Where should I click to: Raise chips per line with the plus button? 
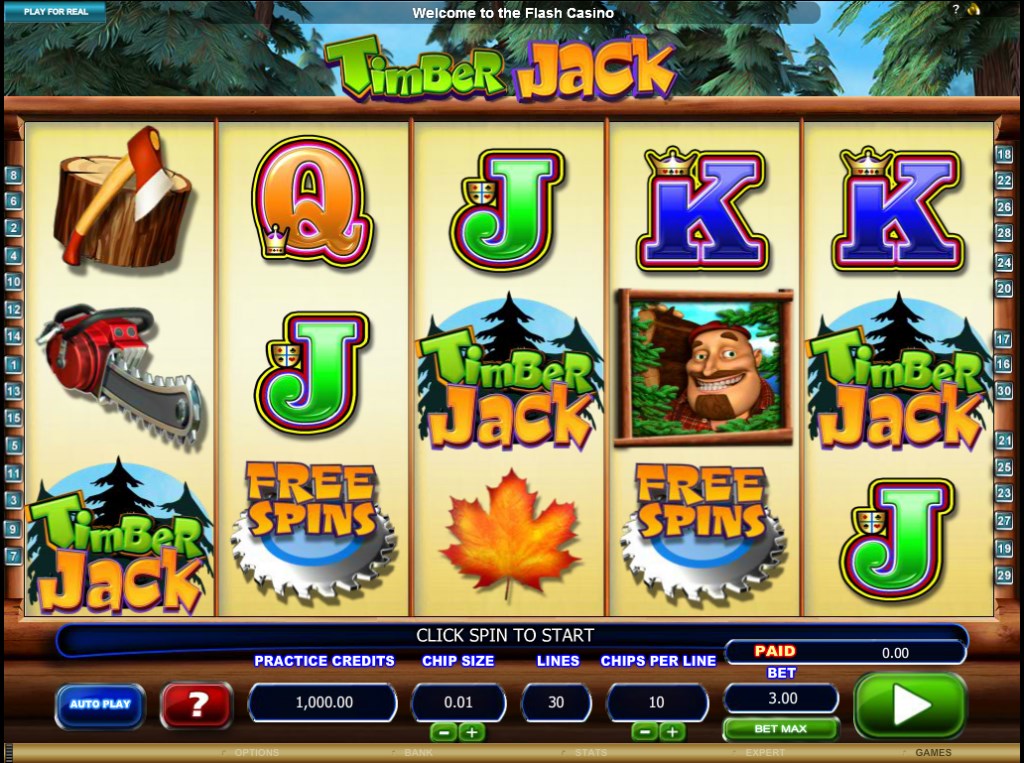[x=672, y=732]
